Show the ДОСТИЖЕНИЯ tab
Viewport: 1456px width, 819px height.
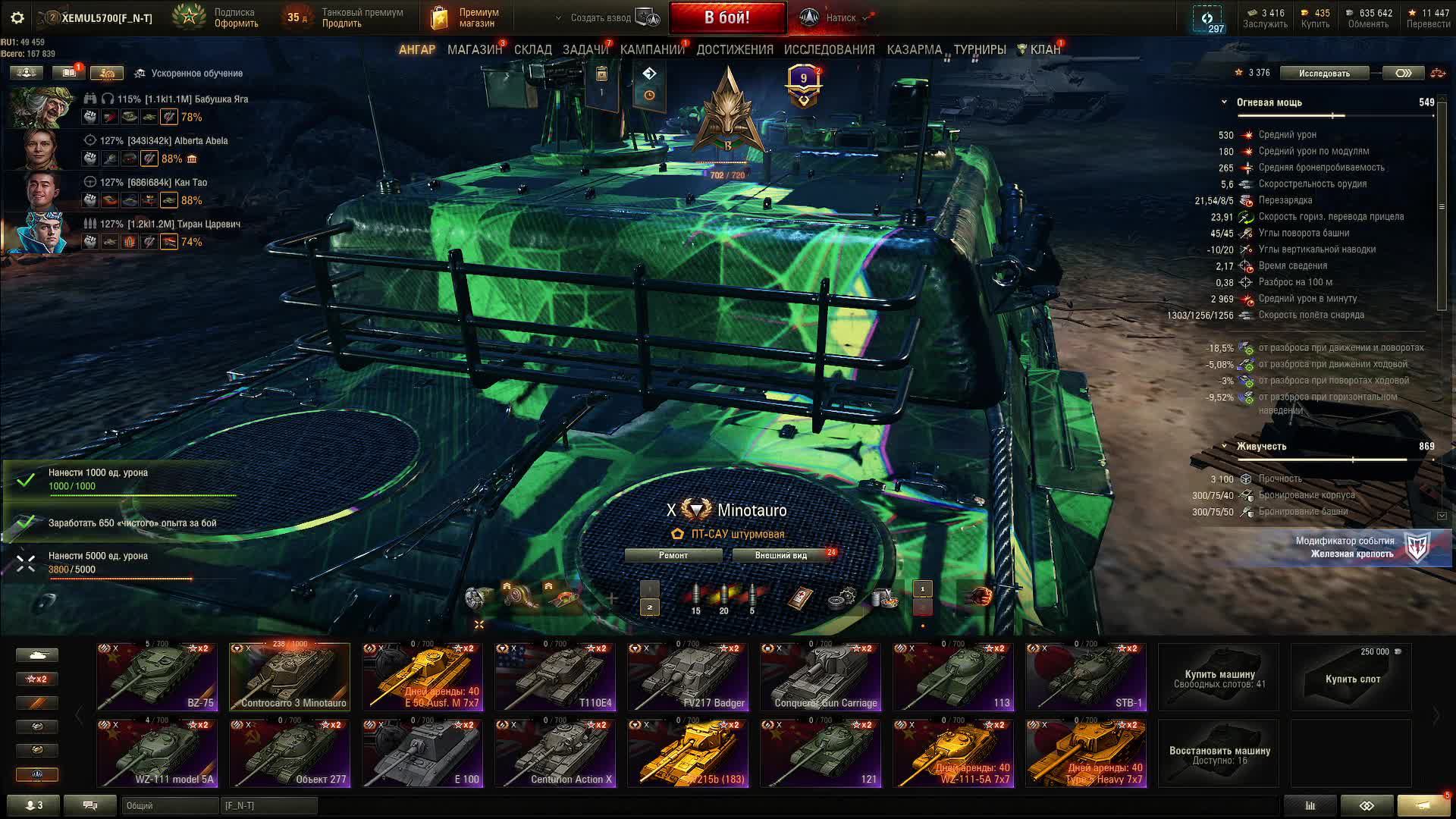pyautogui.click(x=735, y=49)
